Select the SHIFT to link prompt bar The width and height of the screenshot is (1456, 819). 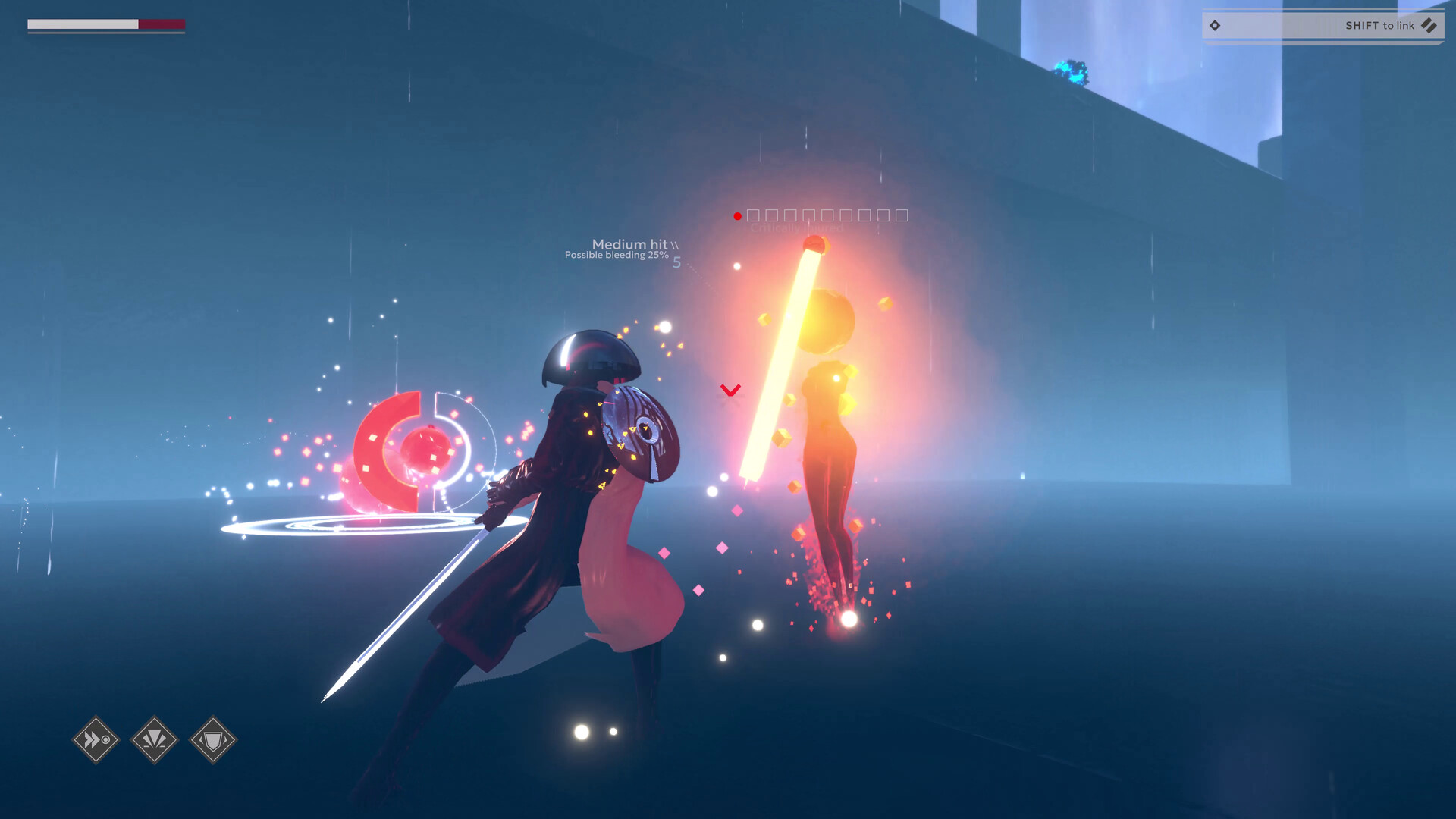click(x=1322, y=25)
